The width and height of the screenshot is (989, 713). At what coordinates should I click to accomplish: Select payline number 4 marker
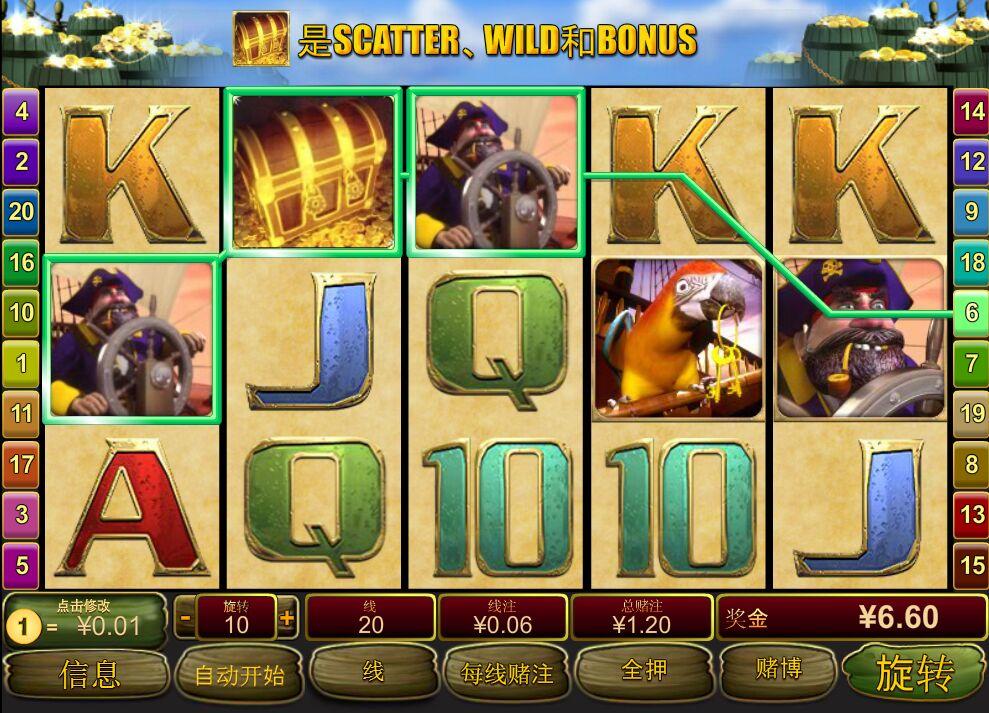pyautogui.click(x=21, y=111)
